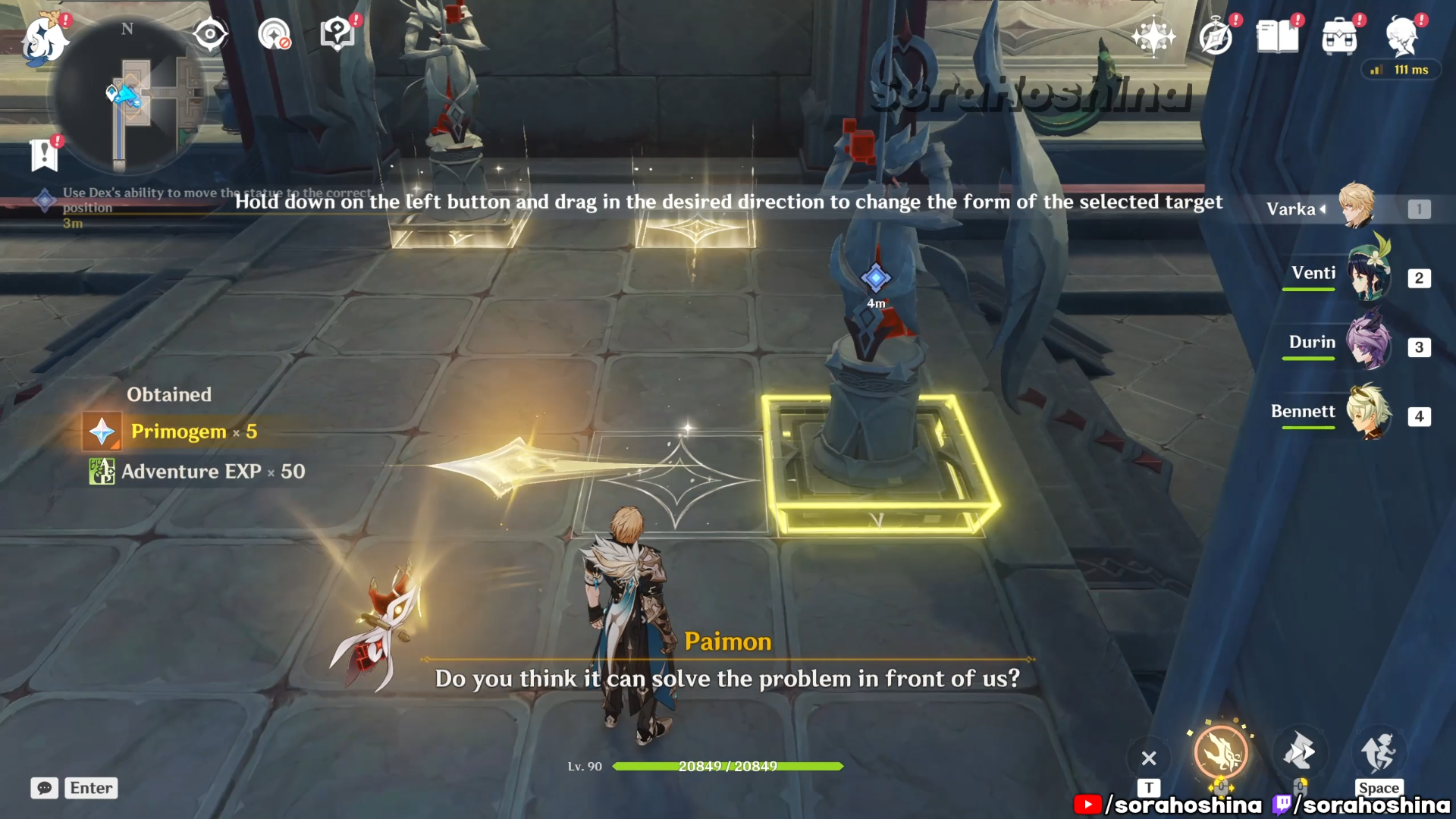Select Varka's party portrait
1456x819 pixels.
1357,206
